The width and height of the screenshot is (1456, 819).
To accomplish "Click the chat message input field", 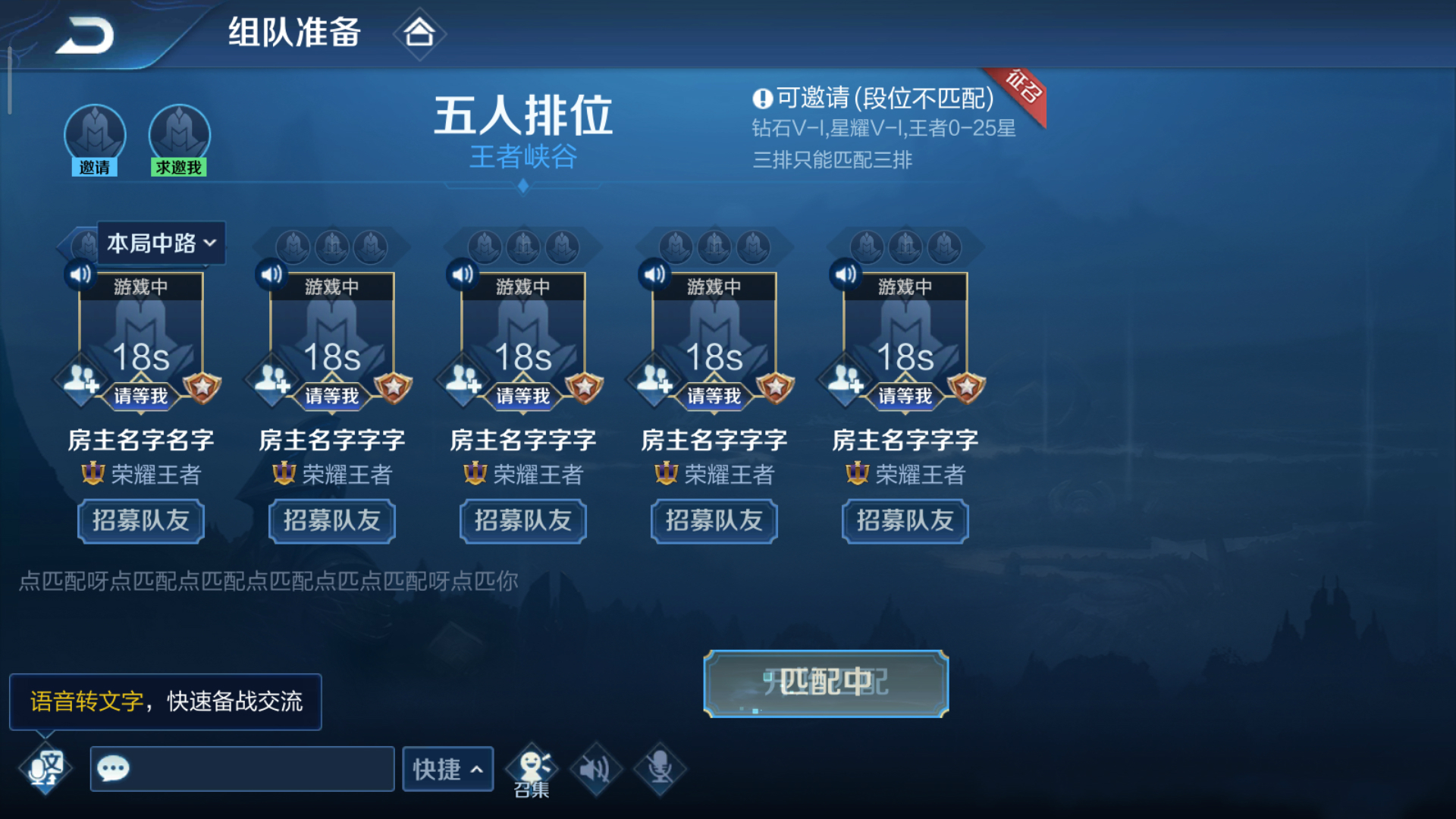I will (x=241, y=768).
